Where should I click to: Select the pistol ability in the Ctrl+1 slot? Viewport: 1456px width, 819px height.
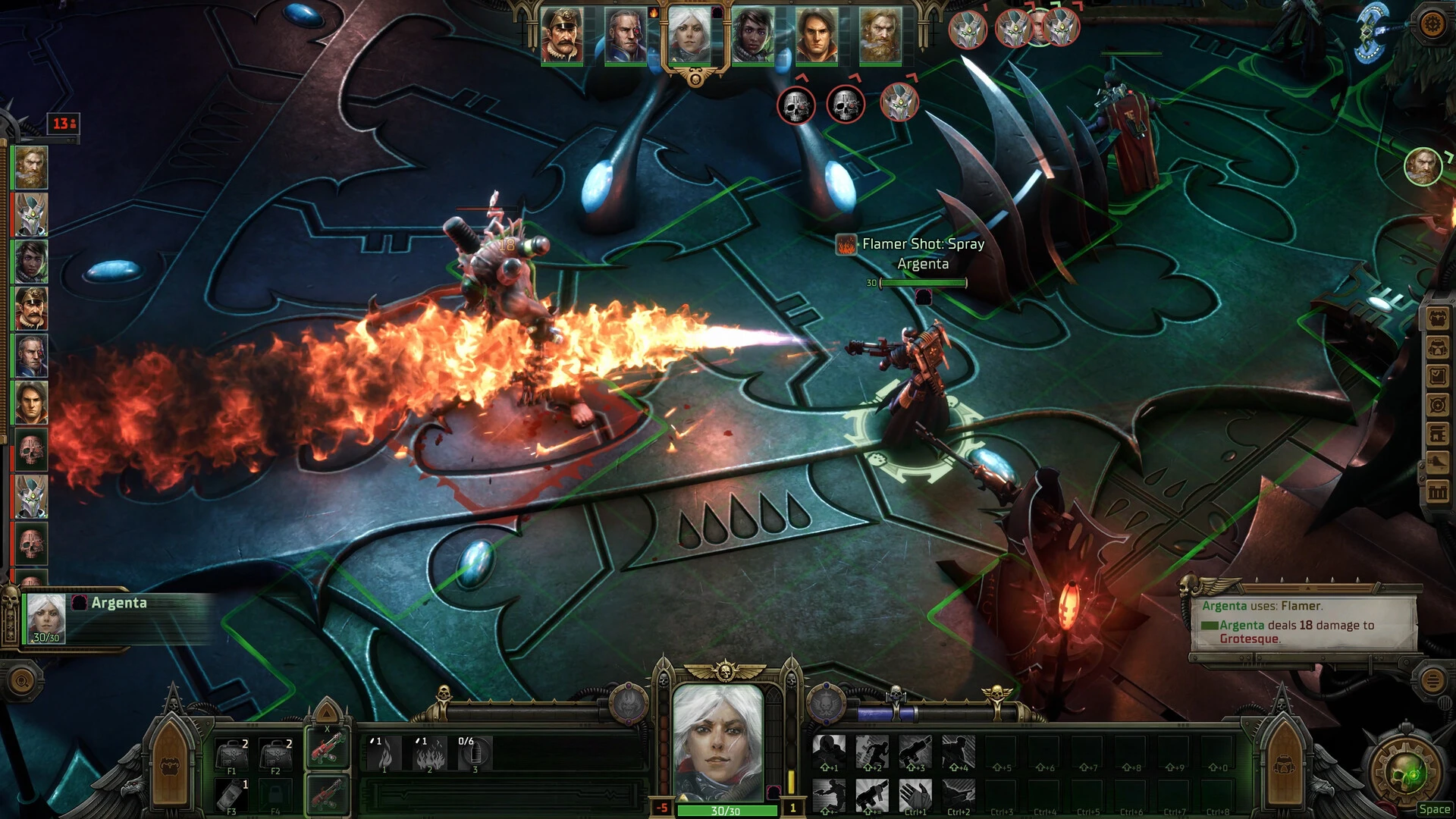pos(915,796)
